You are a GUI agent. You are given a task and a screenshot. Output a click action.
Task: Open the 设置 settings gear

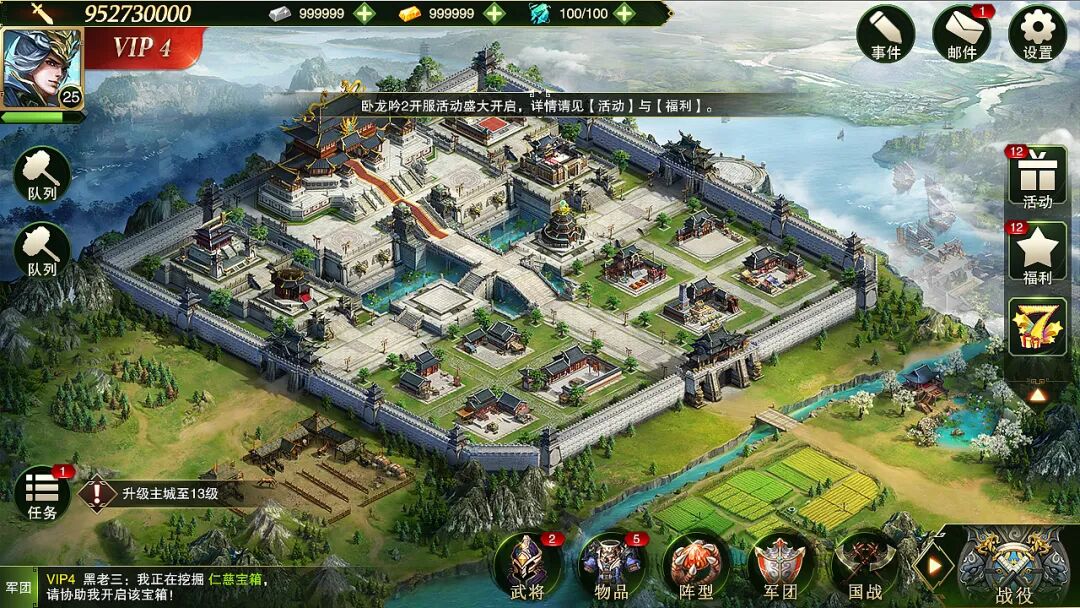click(x=1037, y=33)
